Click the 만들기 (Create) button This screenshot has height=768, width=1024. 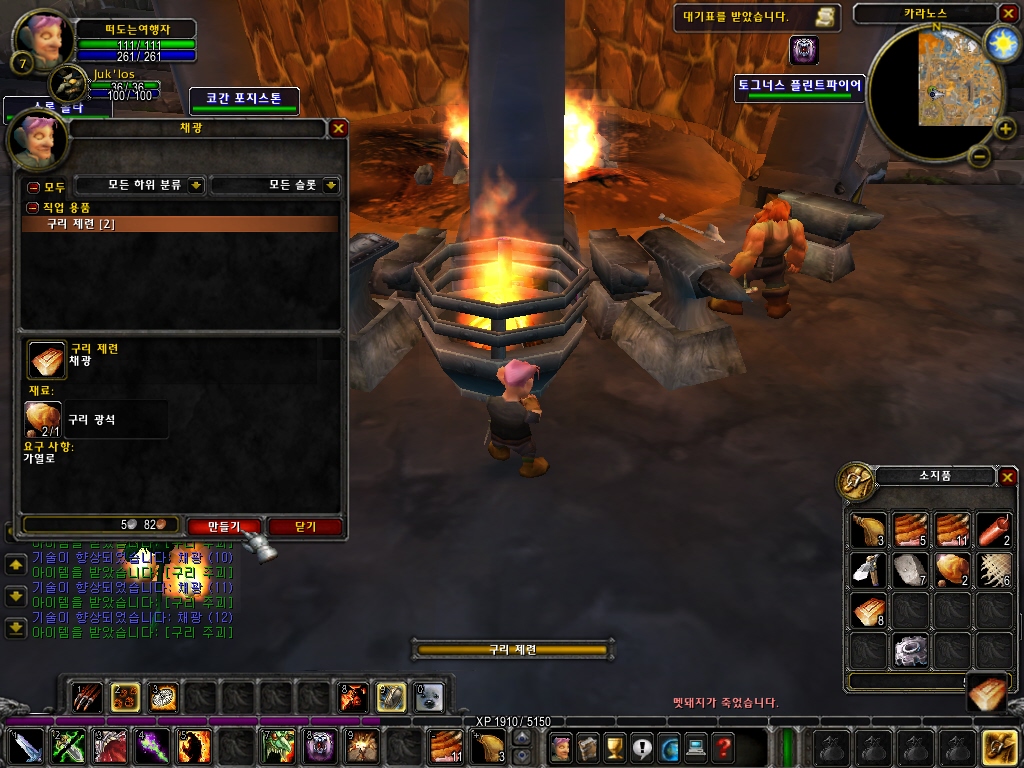point(224,526)
